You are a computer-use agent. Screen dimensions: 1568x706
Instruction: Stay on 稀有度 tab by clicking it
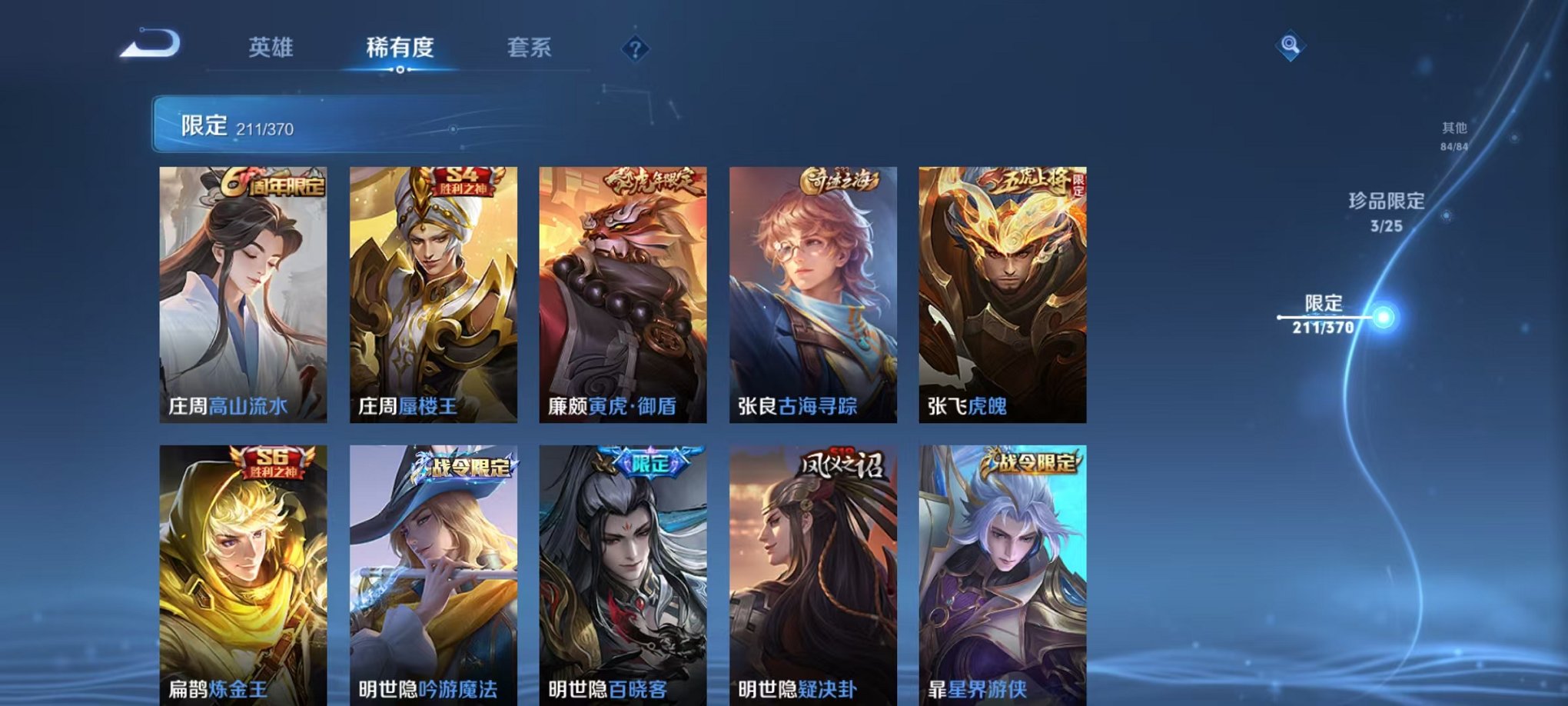(400, 48)
